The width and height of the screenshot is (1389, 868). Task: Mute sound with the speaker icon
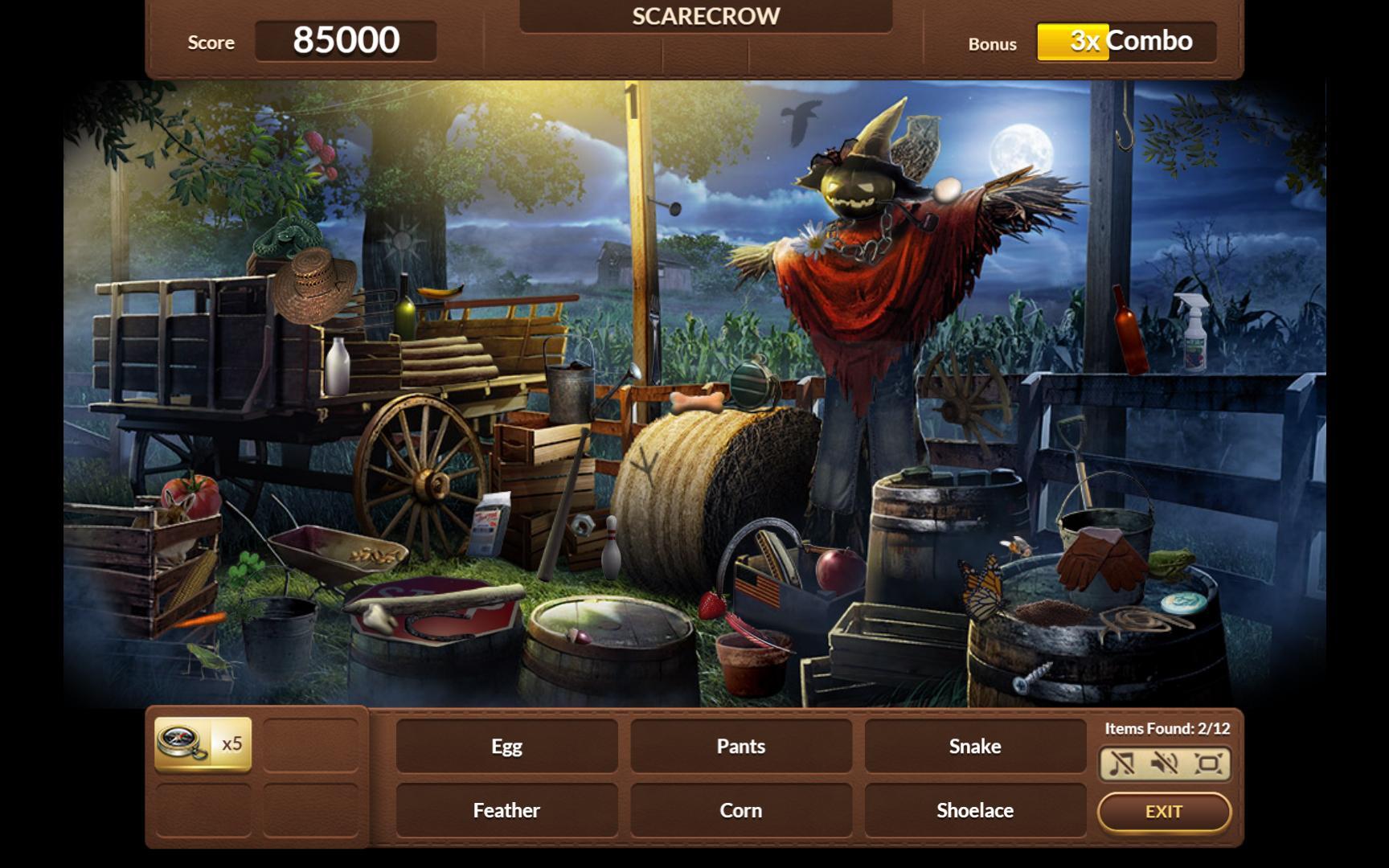1165,763
